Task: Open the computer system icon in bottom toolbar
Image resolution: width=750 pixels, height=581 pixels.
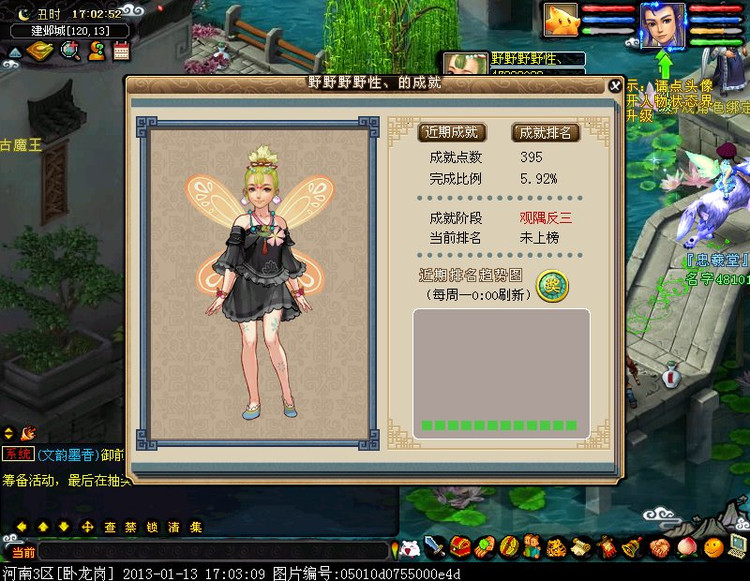Action: pyautogui.click(x=737, y=546)
